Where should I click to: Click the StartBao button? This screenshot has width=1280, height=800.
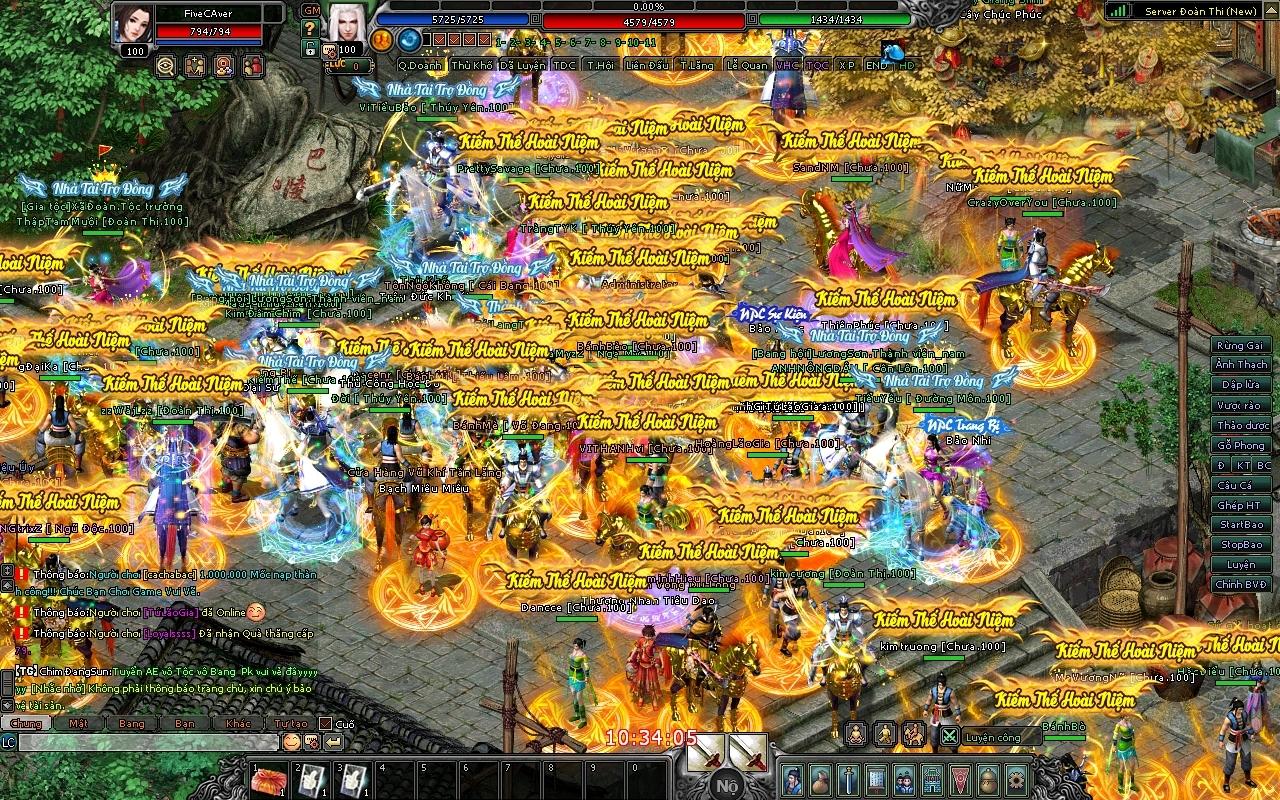tap(1241, 525)
